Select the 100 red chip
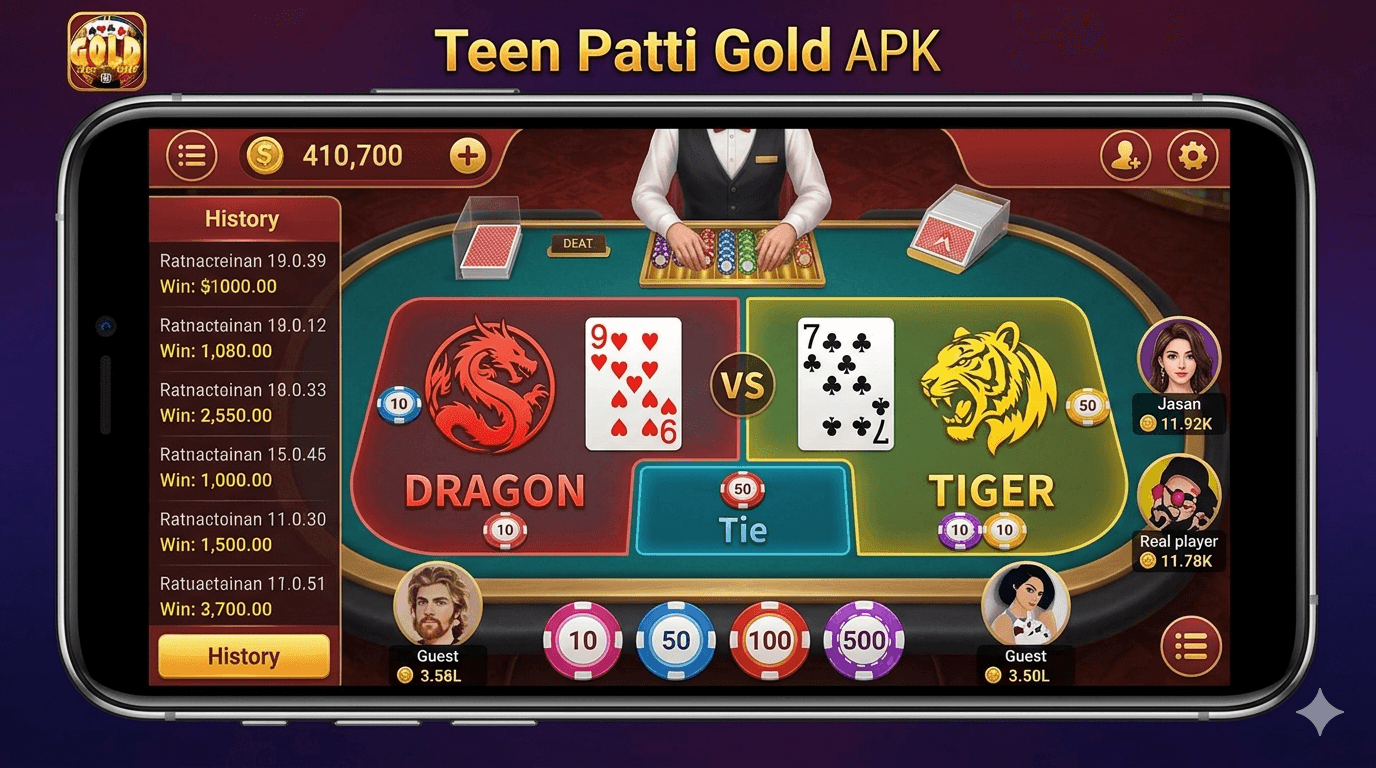 pos(770,641)
